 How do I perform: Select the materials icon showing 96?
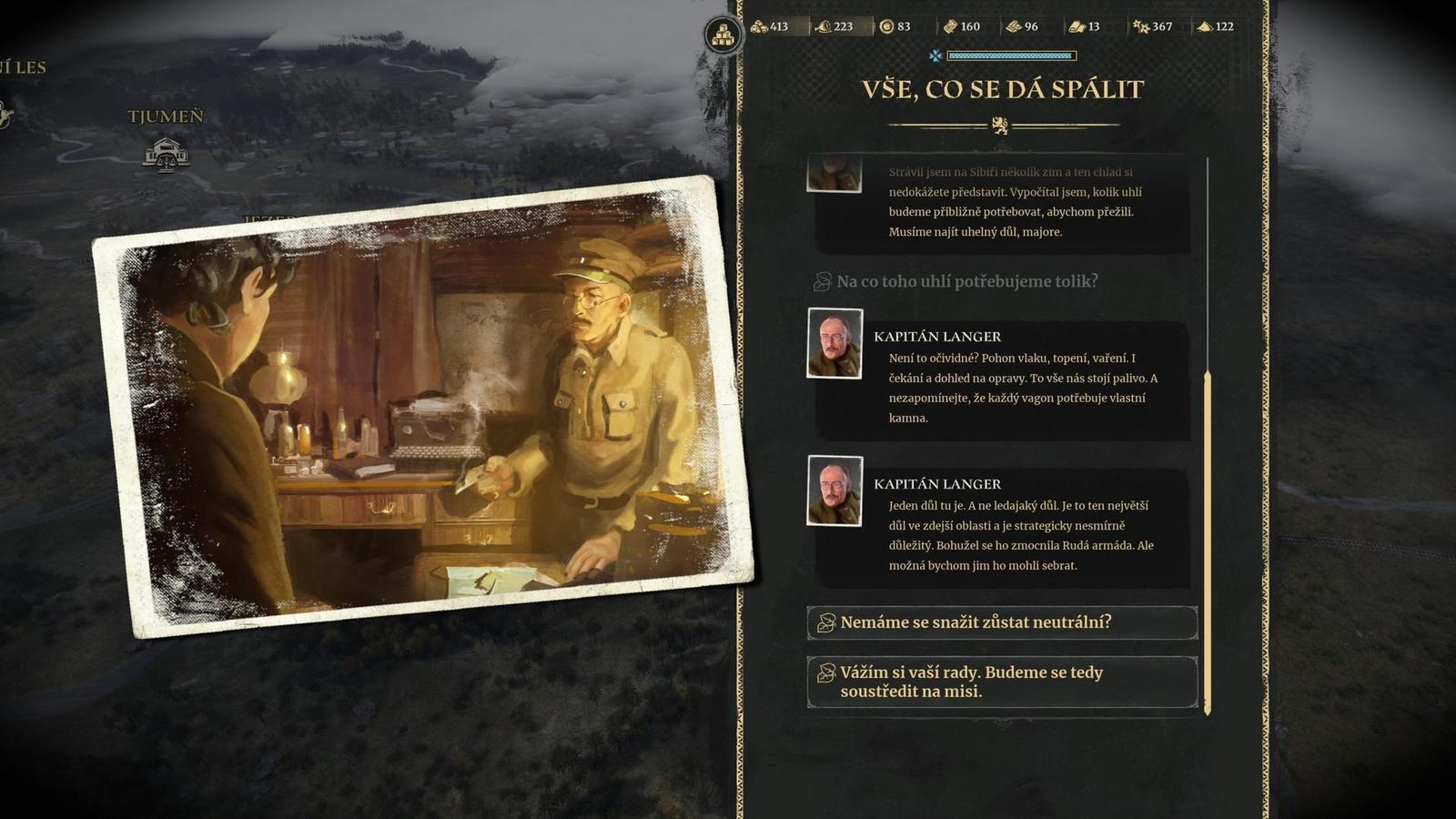[x=1013, y=27]
